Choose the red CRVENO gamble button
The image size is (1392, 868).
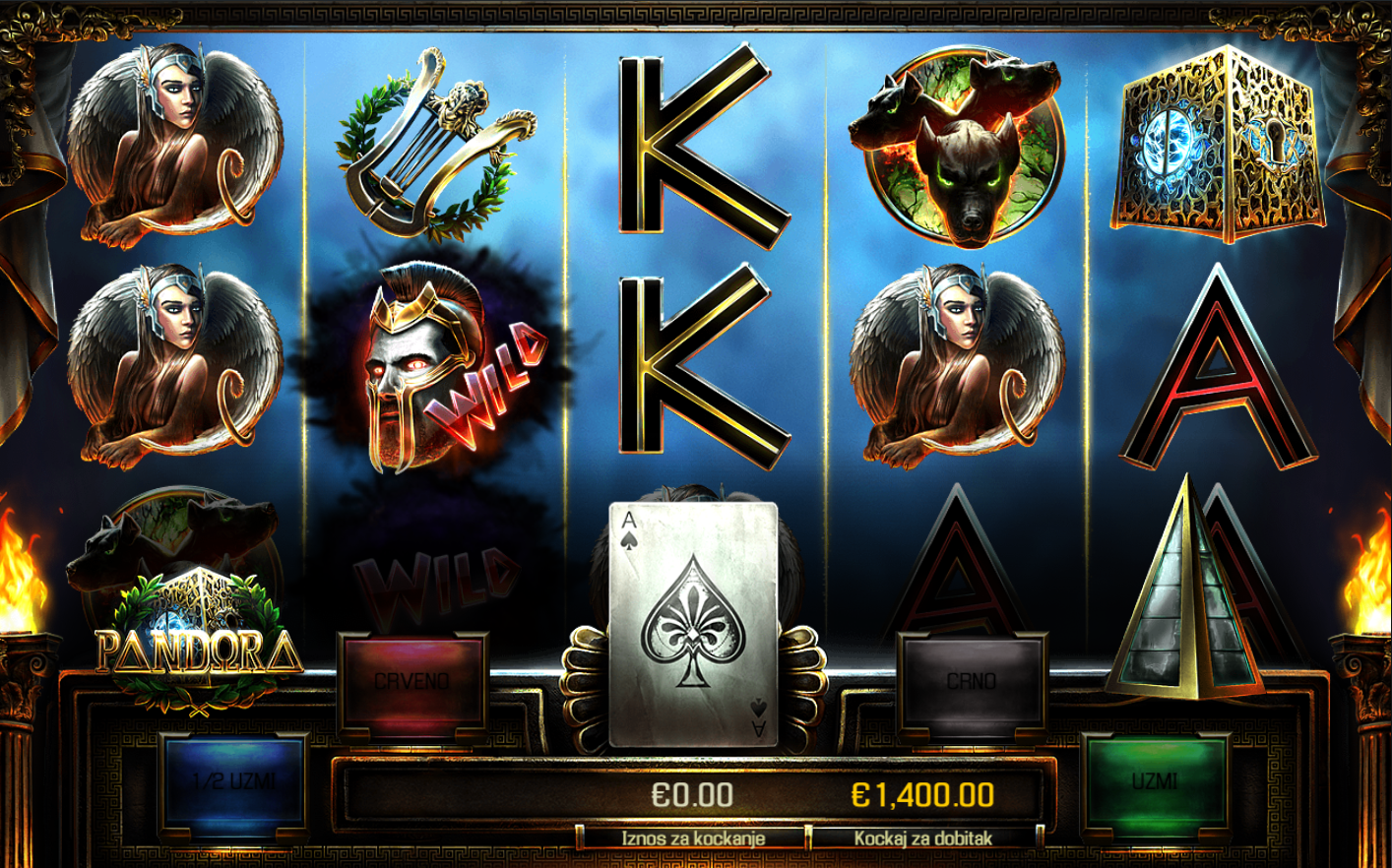click(x=412, y=681)
